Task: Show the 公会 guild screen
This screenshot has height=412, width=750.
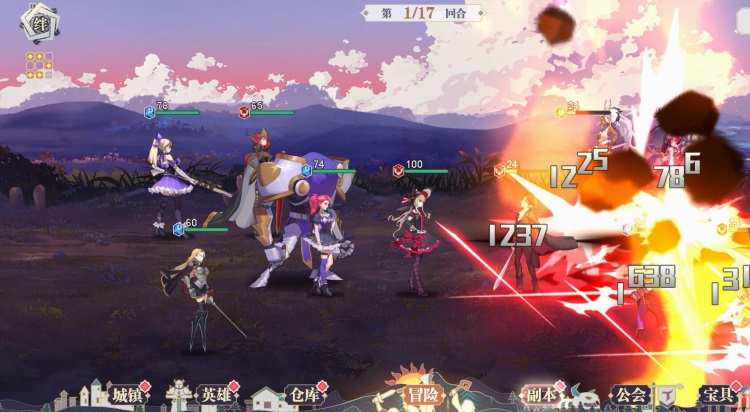Action: pyautogui.click(x=627, y=394)
